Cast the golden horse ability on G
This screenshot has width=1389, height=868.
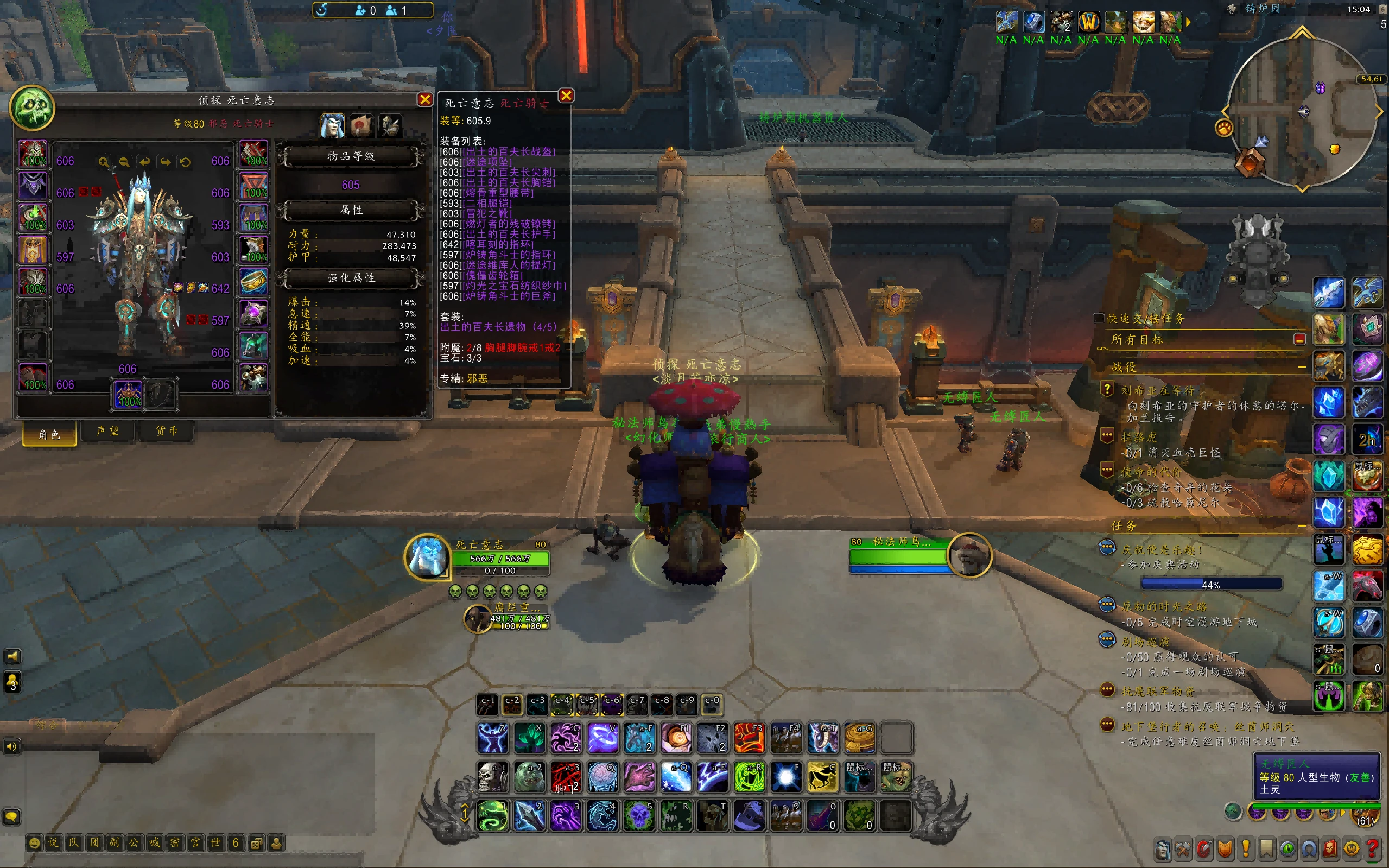(x=822, y=776)
